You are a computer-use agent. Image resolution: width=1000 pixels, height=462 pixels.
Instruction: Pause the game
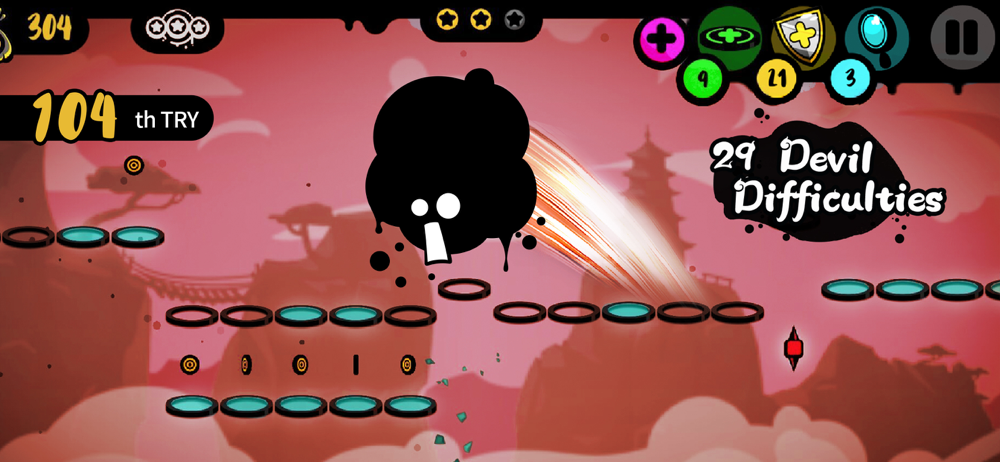click(x=961, y=37)
